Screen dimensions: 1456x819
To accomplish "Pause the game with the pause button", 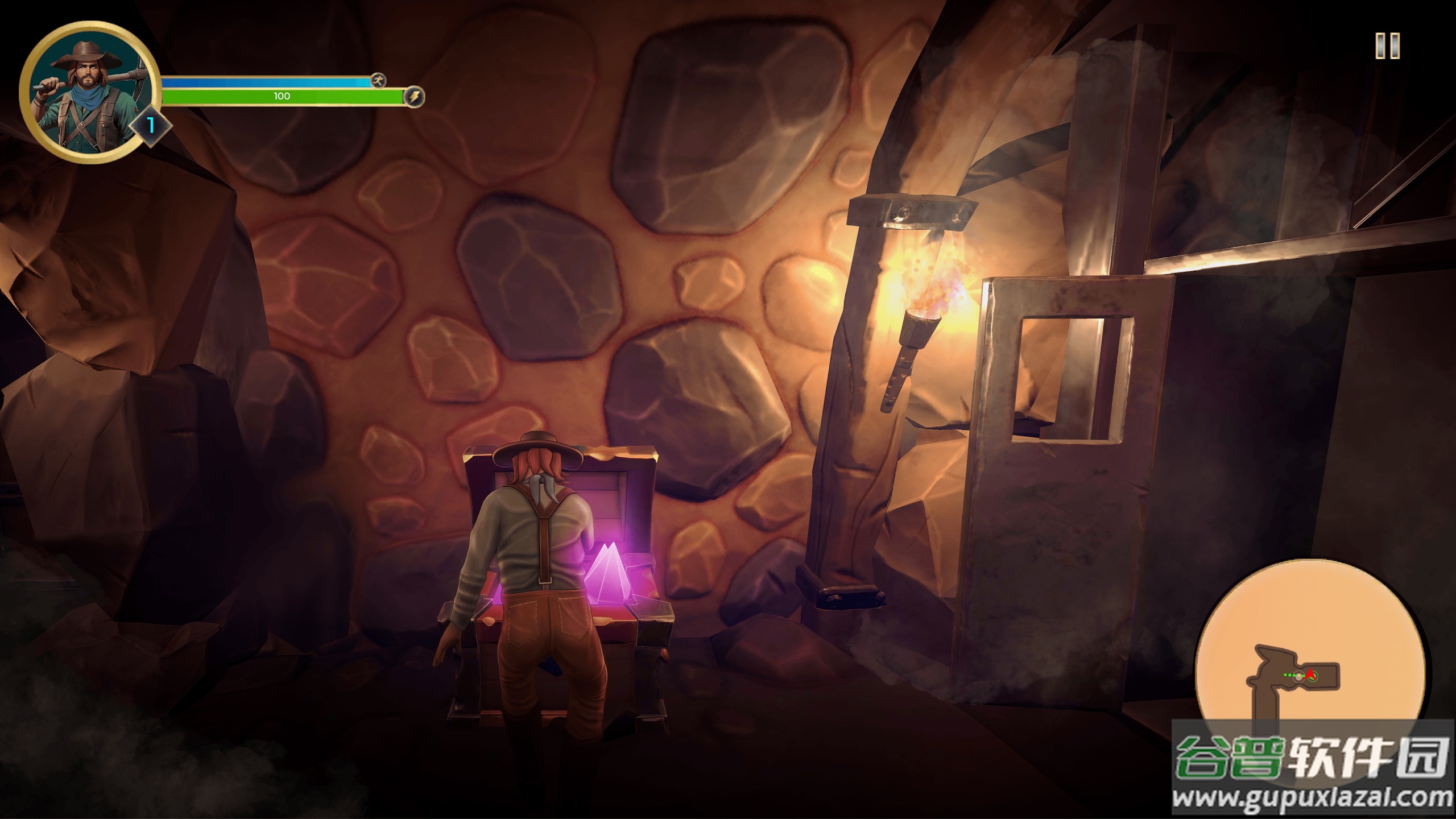I will [x=1387, y=45].
